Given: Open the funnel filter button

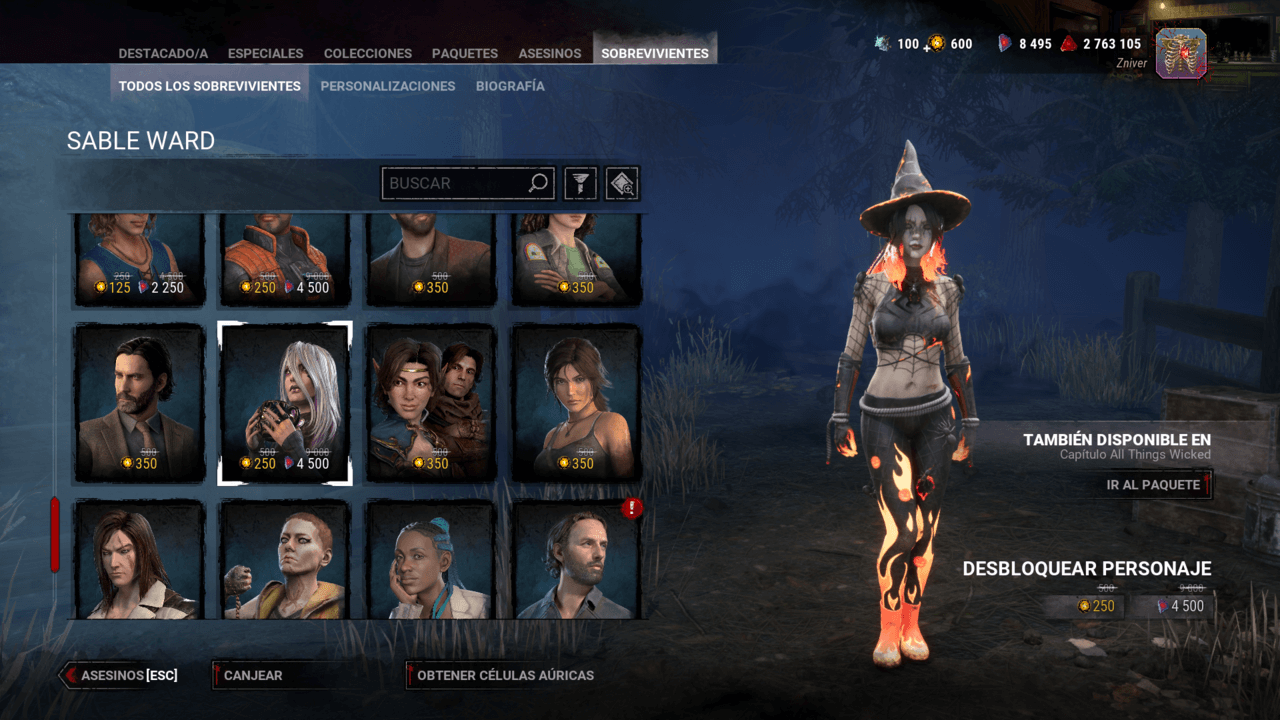Looking at the screenshot, I should [x=581, y=183].
